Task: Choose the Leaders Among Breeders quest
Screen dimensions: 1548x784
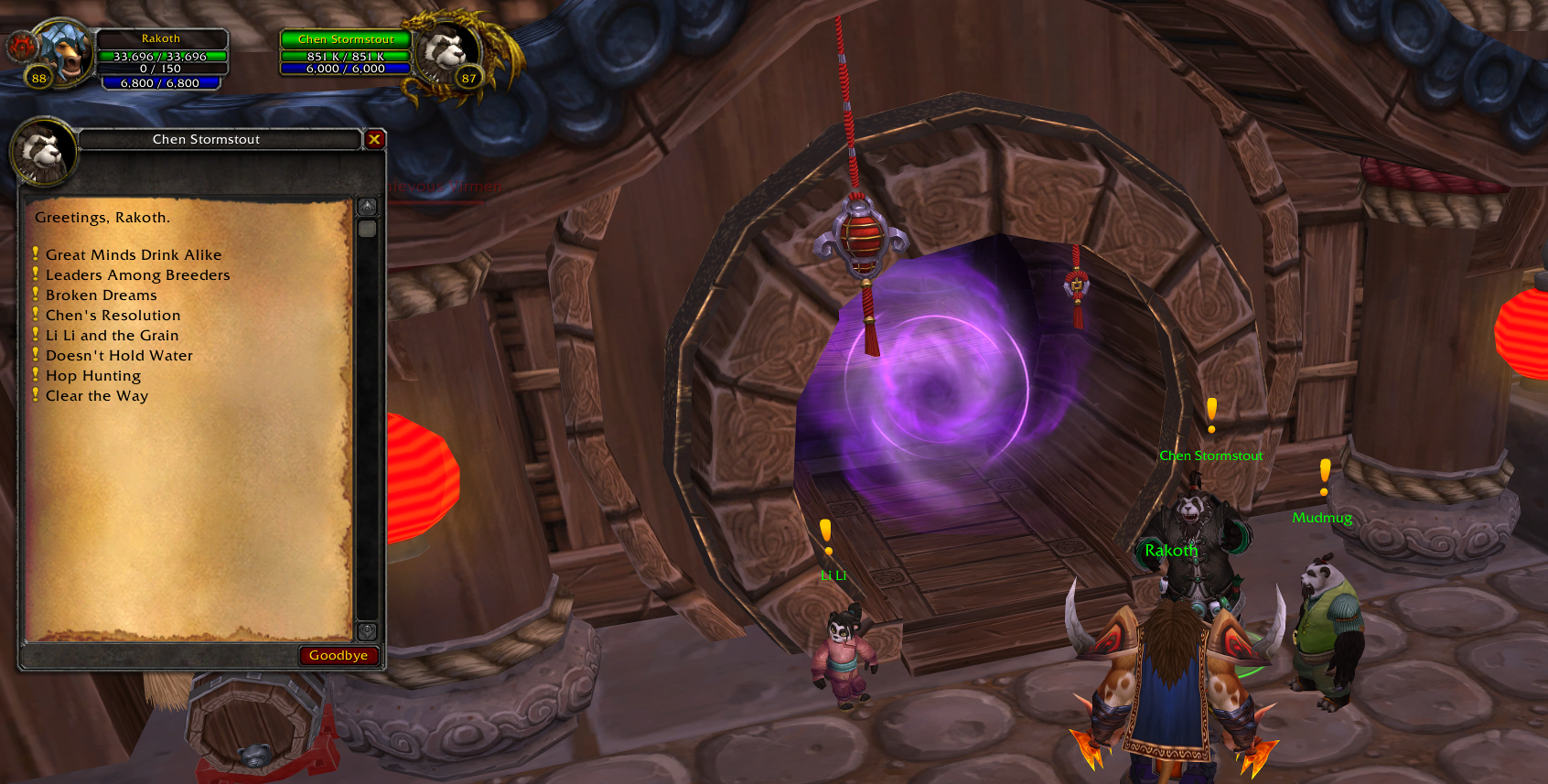Action: [x=137, y=275]
